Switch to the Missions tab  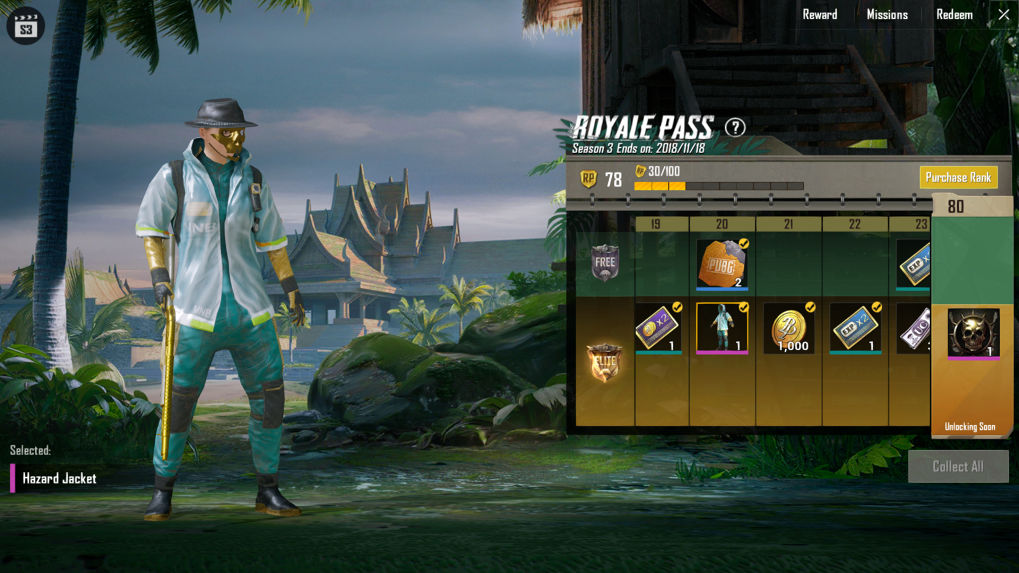coord(887,15)
